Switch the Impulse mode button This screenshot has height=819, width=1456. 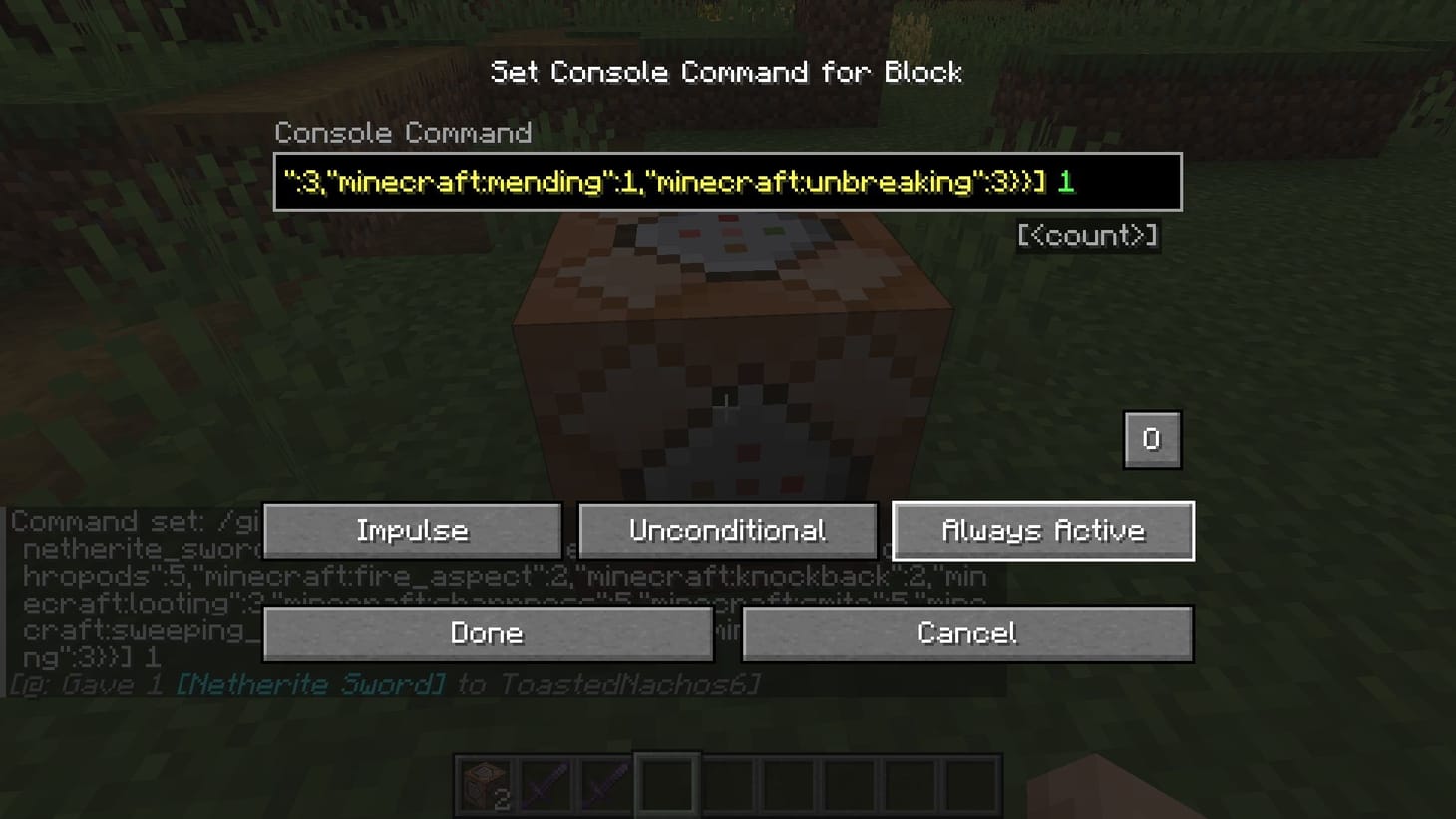(x=412, y=530)
